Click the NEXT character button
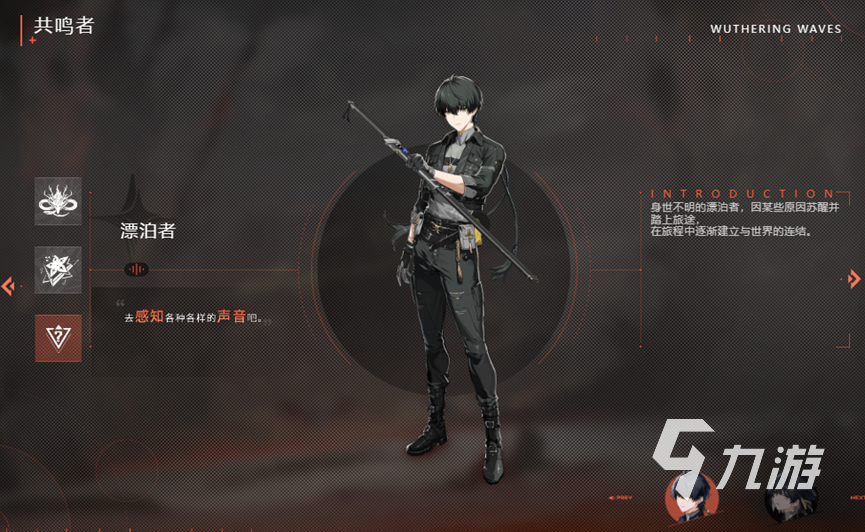 (857, 497)
